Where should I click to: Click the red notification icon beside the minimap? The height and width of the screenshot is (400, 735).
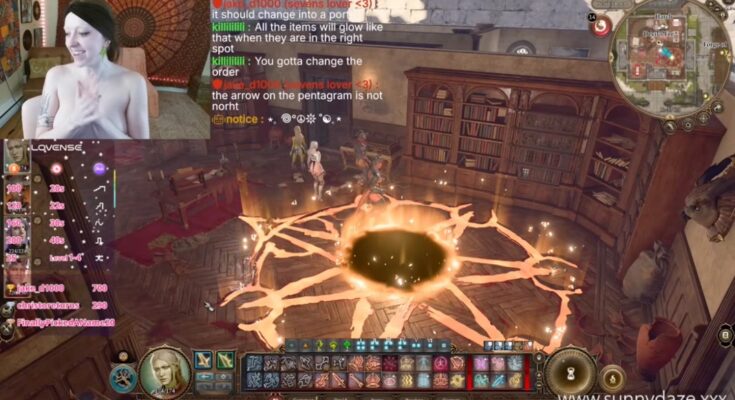601,27
